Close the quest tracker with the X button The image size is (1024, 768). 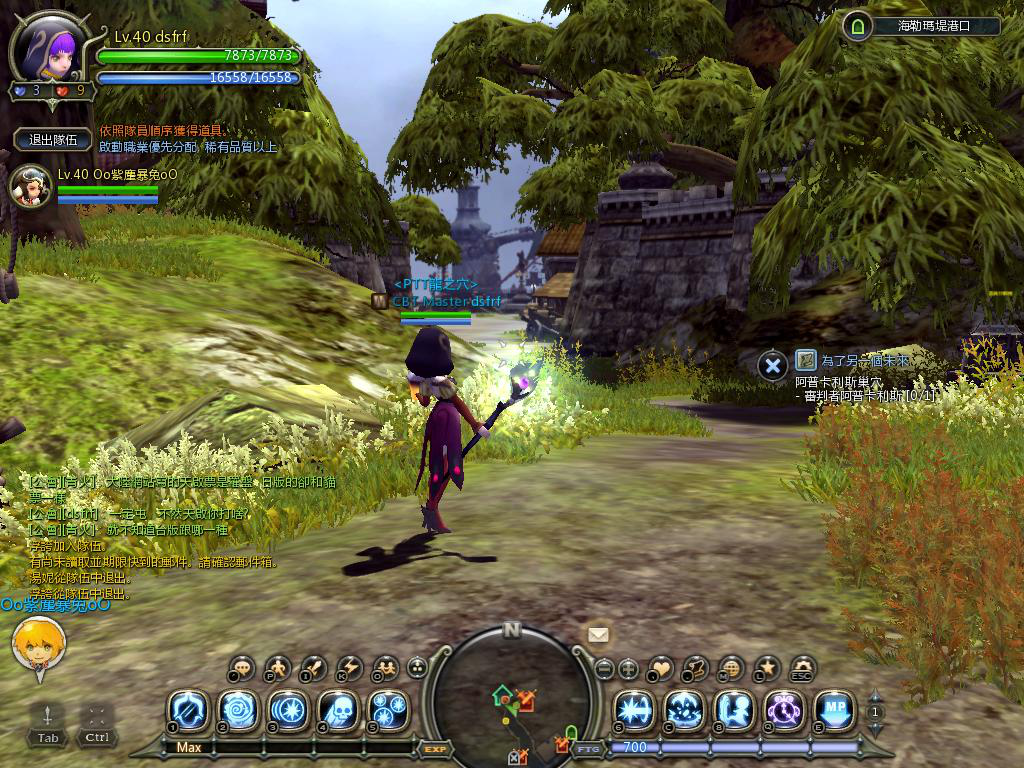771,365
